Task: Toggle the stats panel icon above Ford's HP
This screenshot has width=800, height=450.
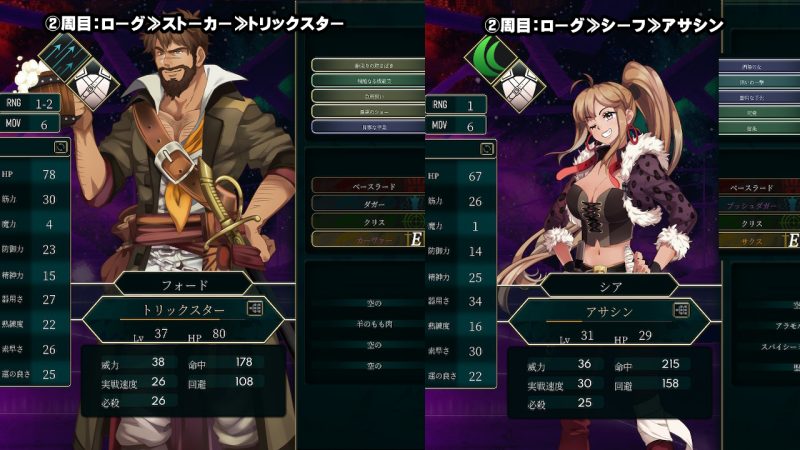Action: tap(62, 147)
